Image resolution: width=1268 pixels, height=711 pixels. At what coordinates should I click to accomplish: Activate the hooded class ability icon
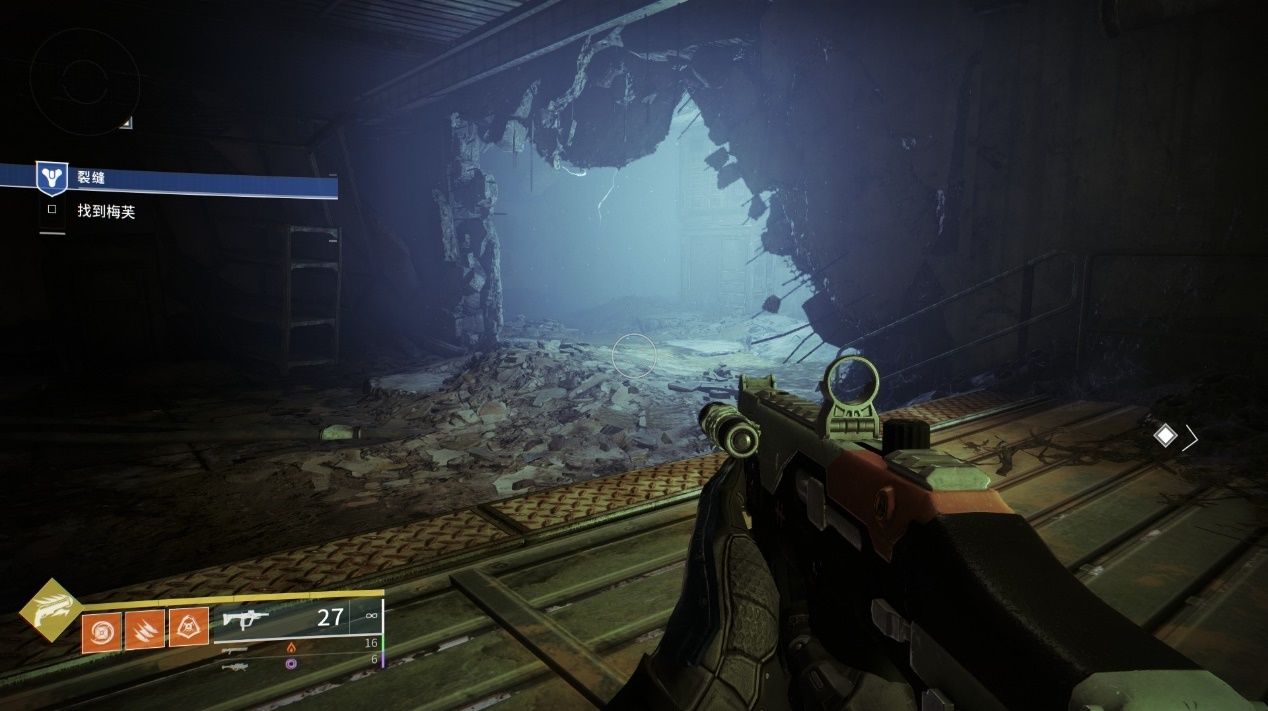[x=189, y=628]
